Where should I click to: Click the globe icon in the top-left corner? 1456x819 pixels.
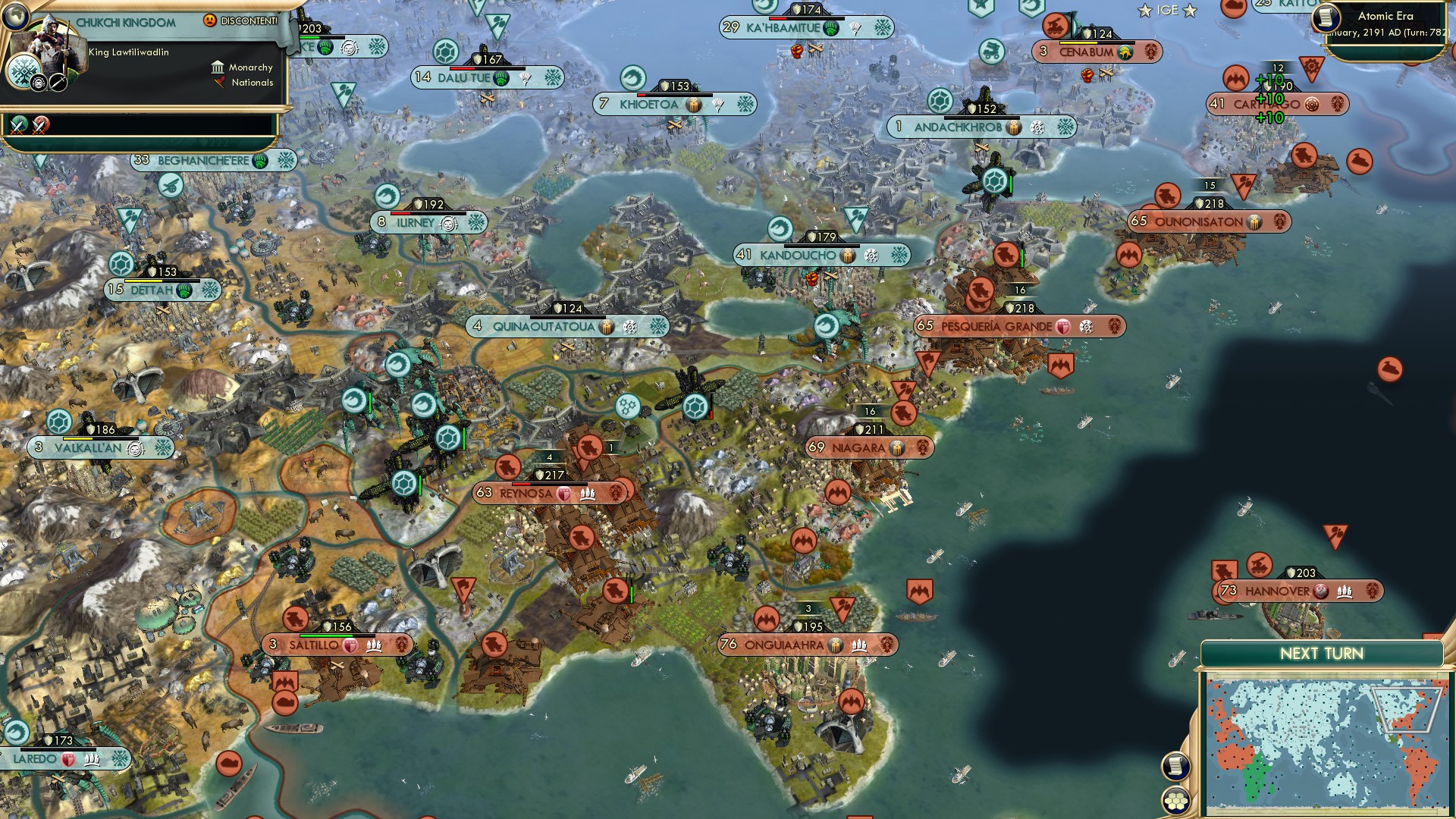click(x=14, y=14)
